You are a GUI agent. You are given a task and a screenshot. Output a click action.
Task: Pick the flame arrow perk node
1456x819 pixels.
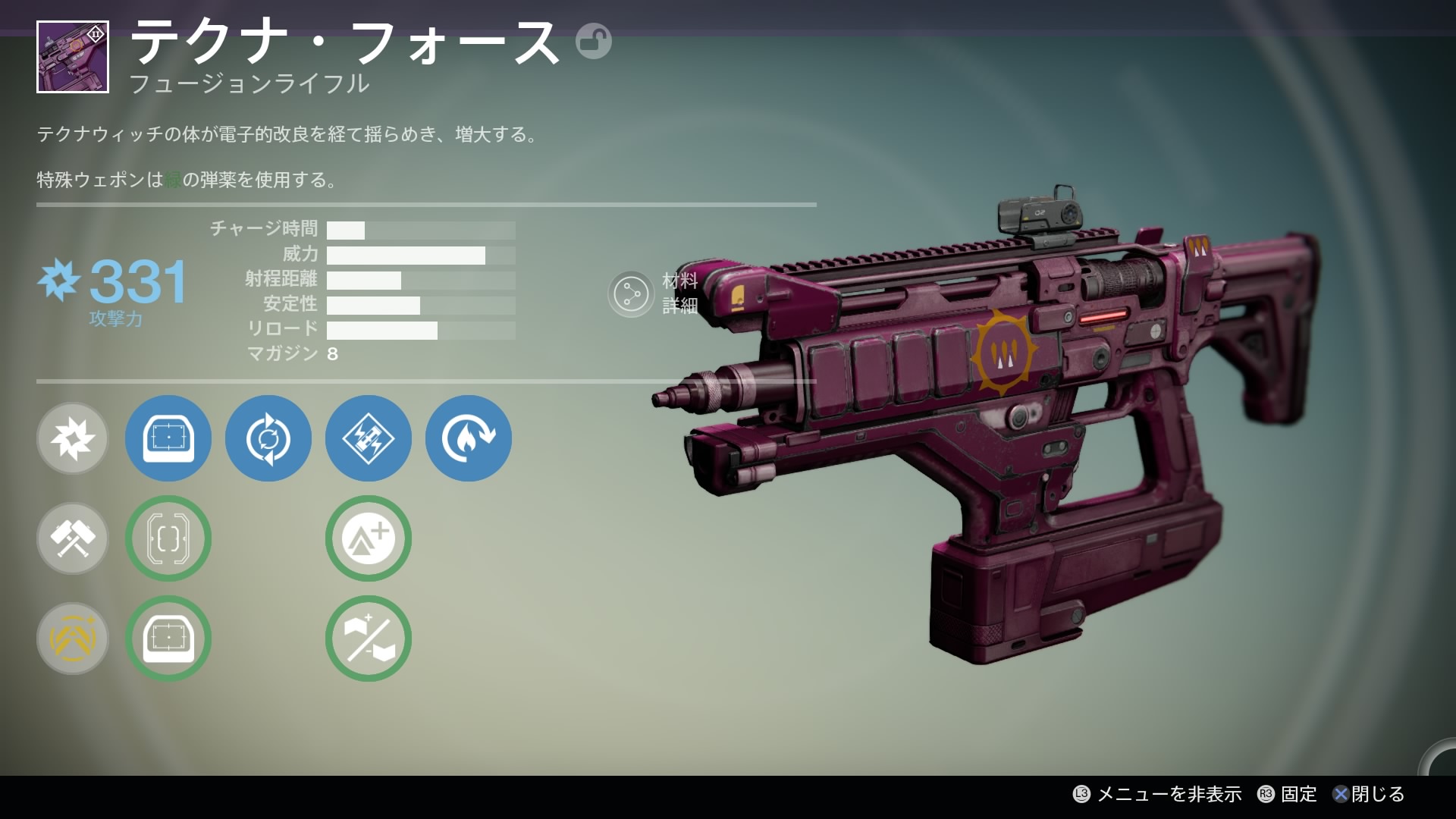coord(469,438)
